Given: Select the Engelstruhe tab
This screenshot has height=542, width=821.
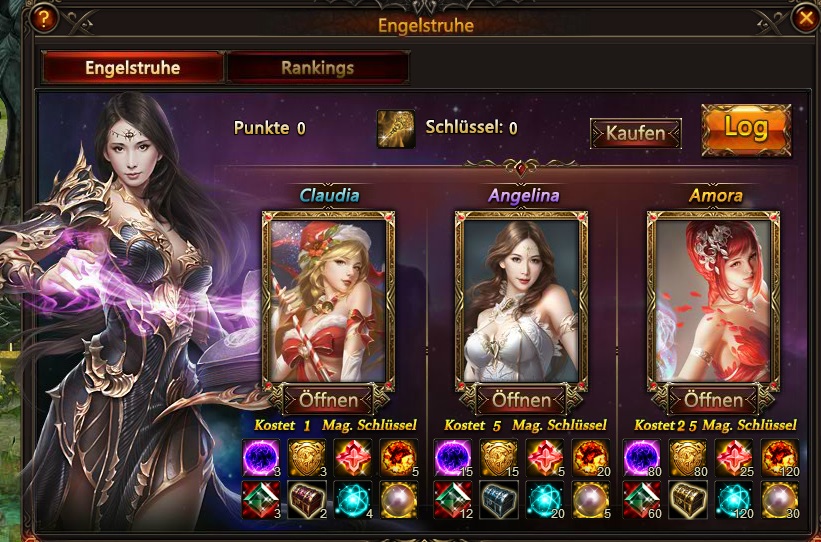Looking at the screenshot, I should [132, 68].
